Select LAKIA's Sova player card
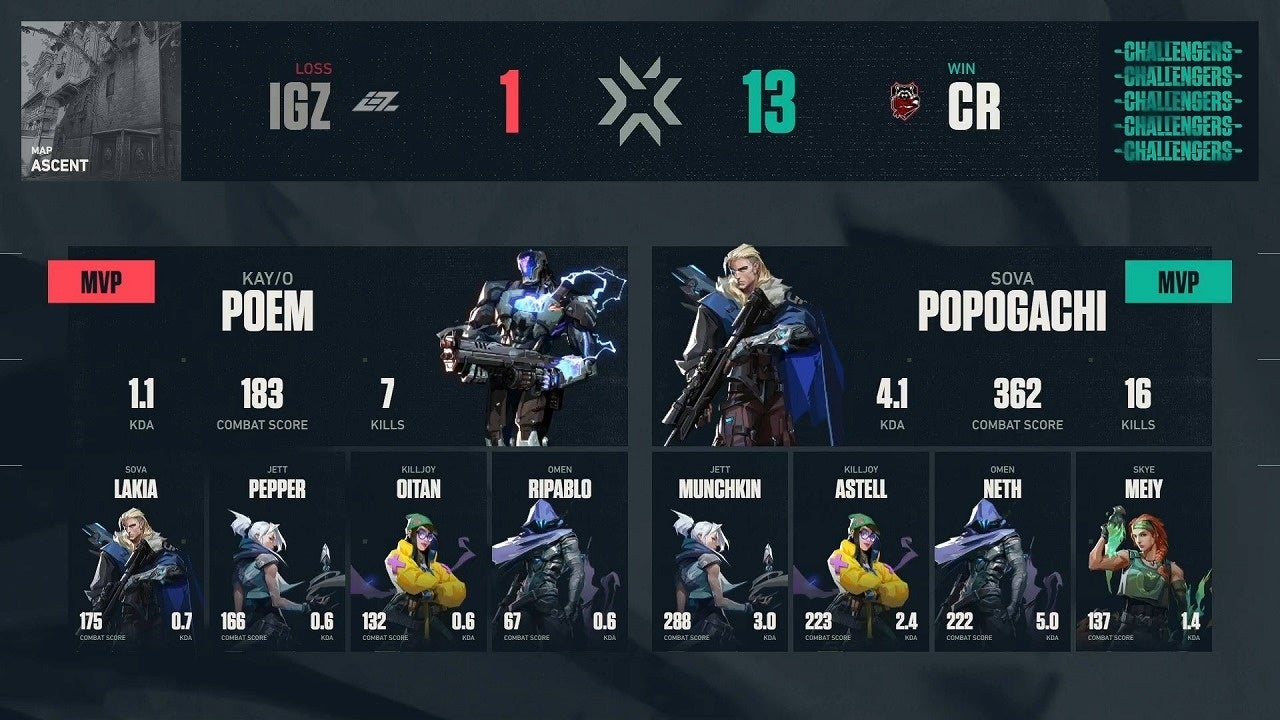1280x720 pixels. 135,552
